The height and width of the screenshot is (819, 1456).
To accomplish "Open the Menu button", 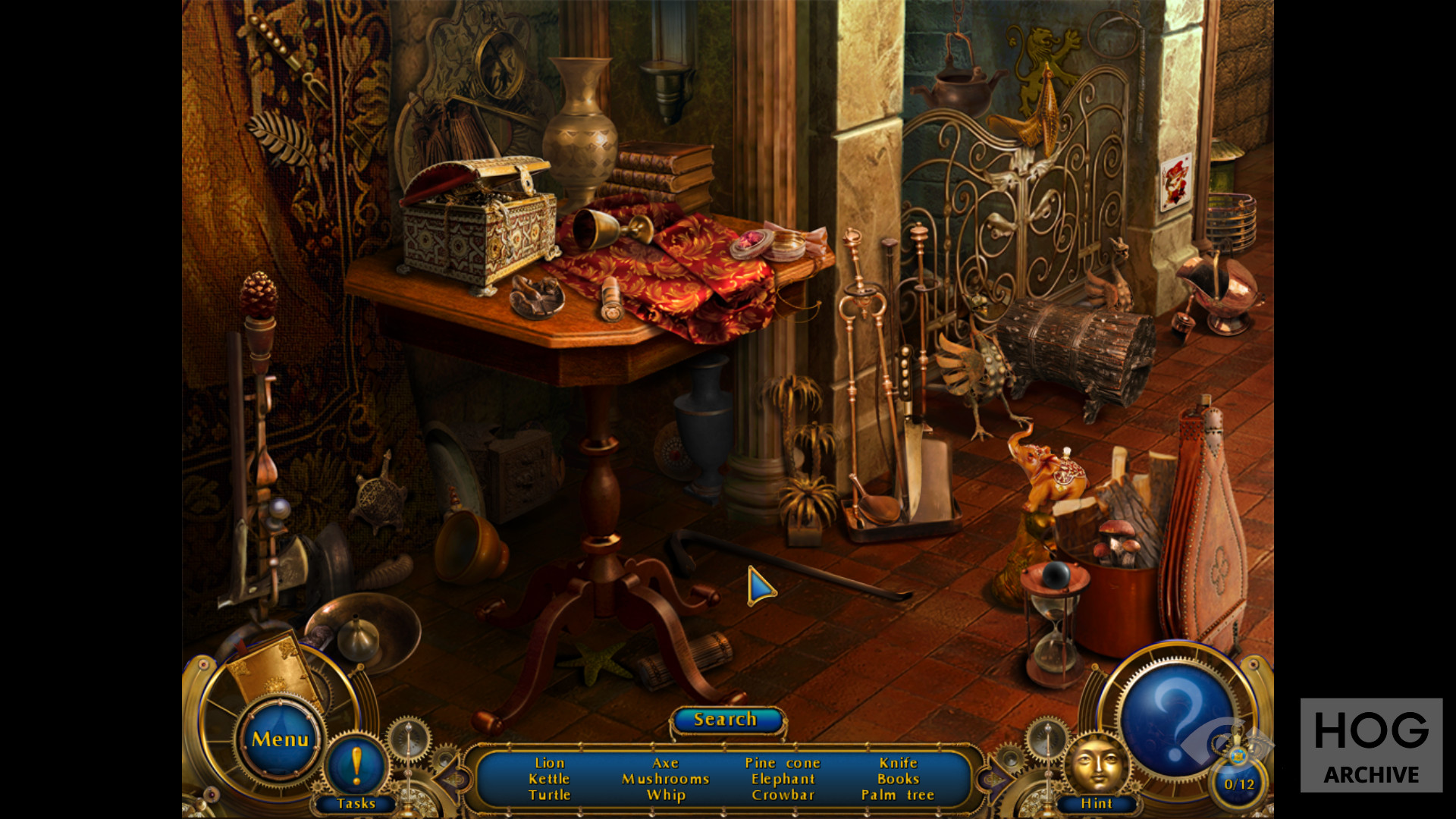I will coord(280,739).
